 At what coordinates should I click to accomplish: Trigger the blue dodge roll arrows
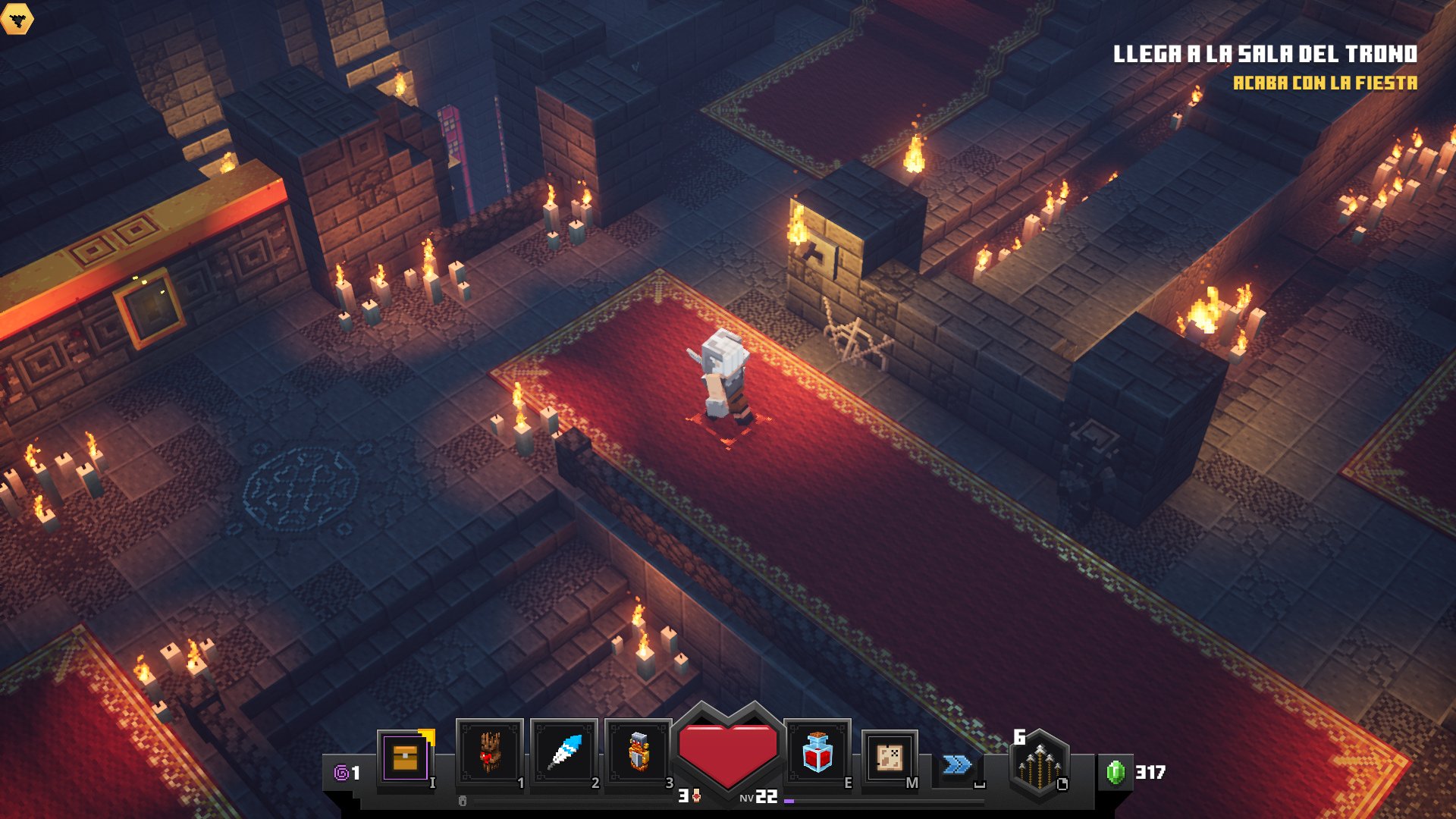[957, 764]
